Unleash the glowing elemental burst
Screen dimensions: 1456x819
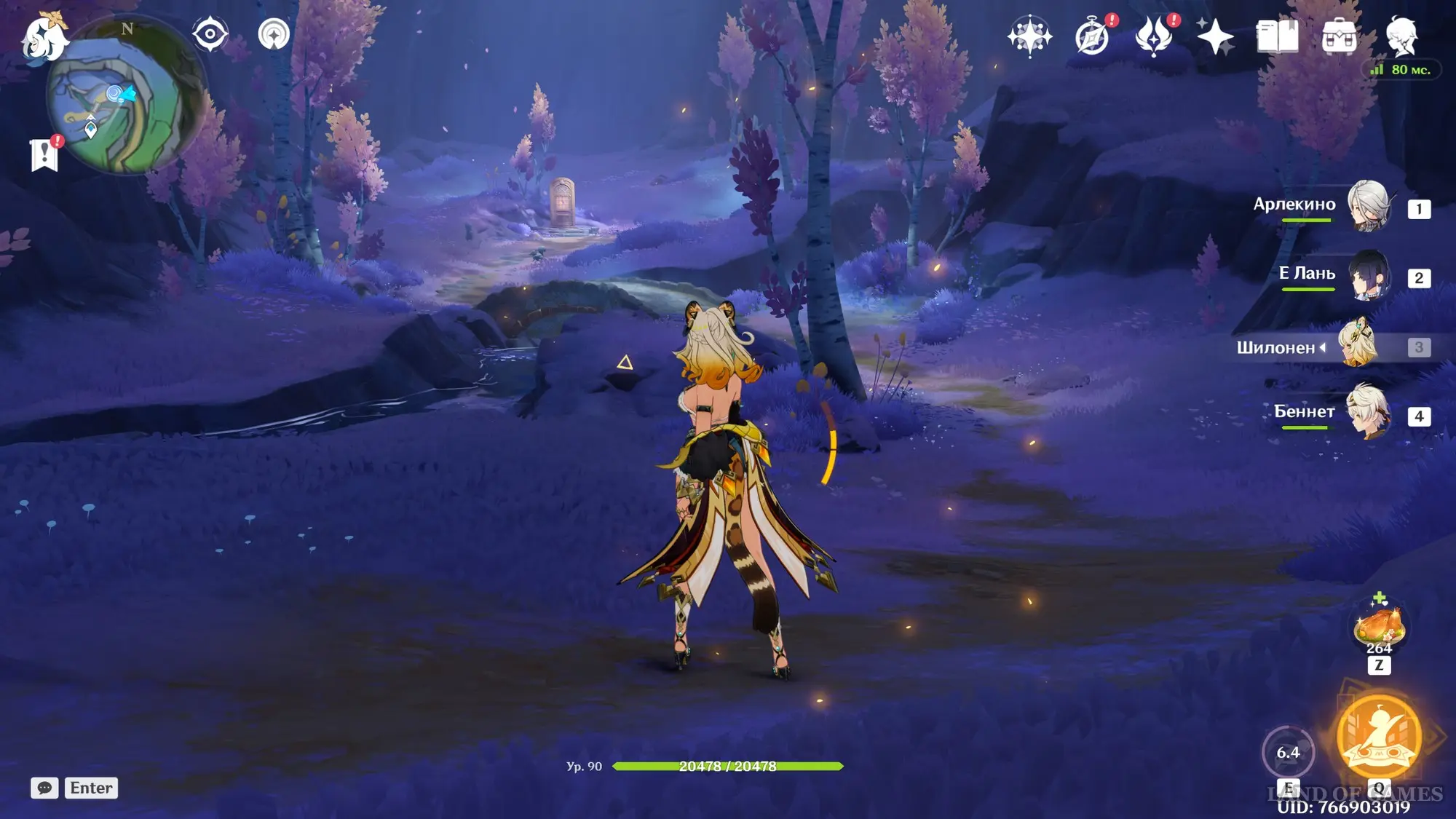click(x=1379, y=737)
